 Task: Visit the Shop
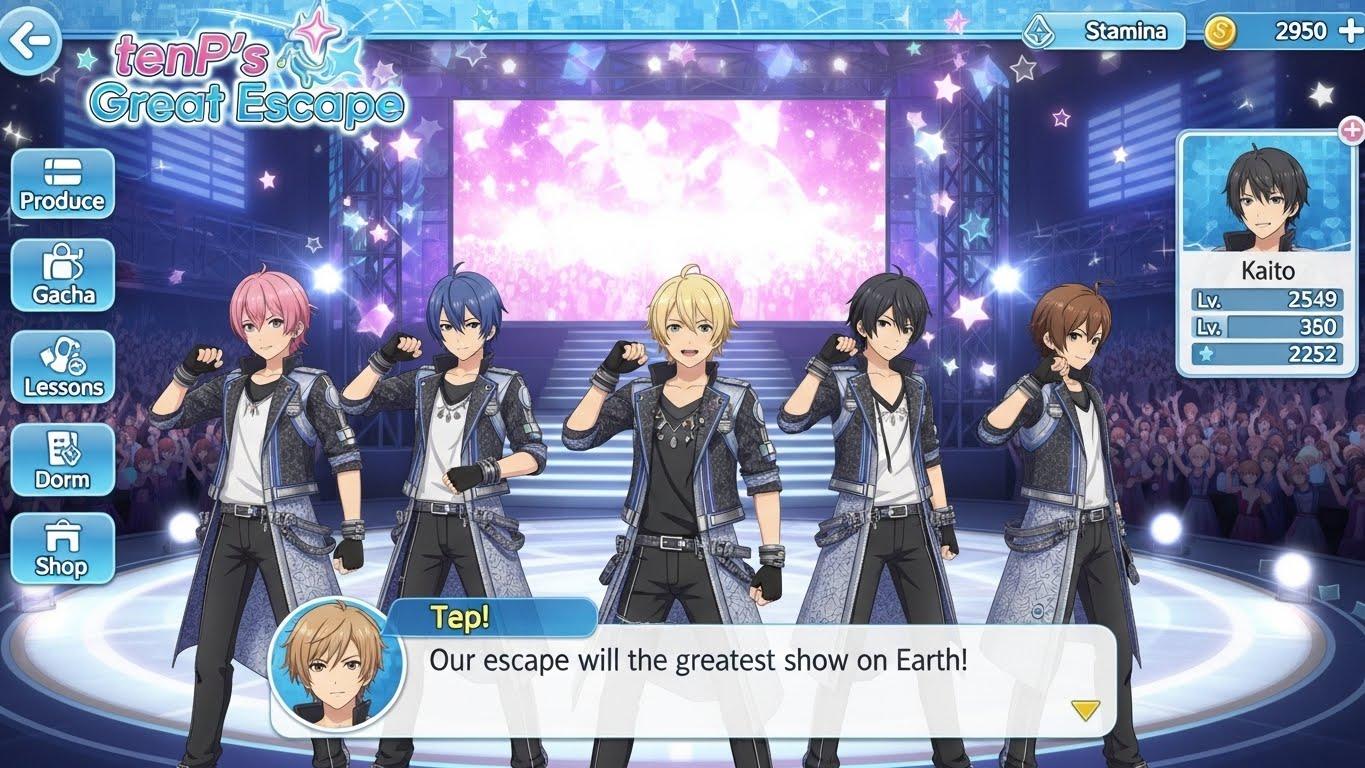point(63,549)
